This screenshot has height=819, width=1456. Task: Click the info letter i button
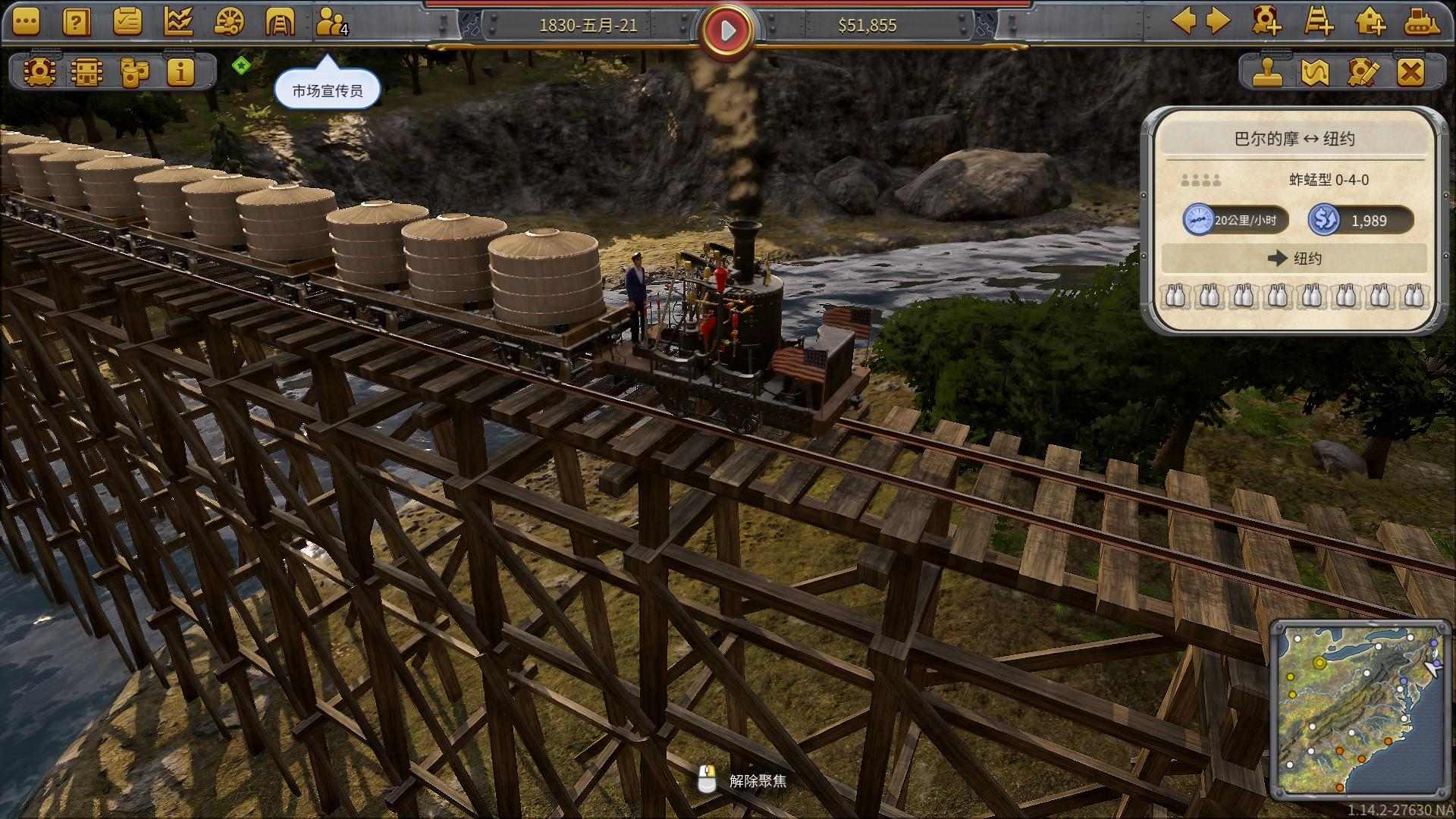(x=181, y=72)
